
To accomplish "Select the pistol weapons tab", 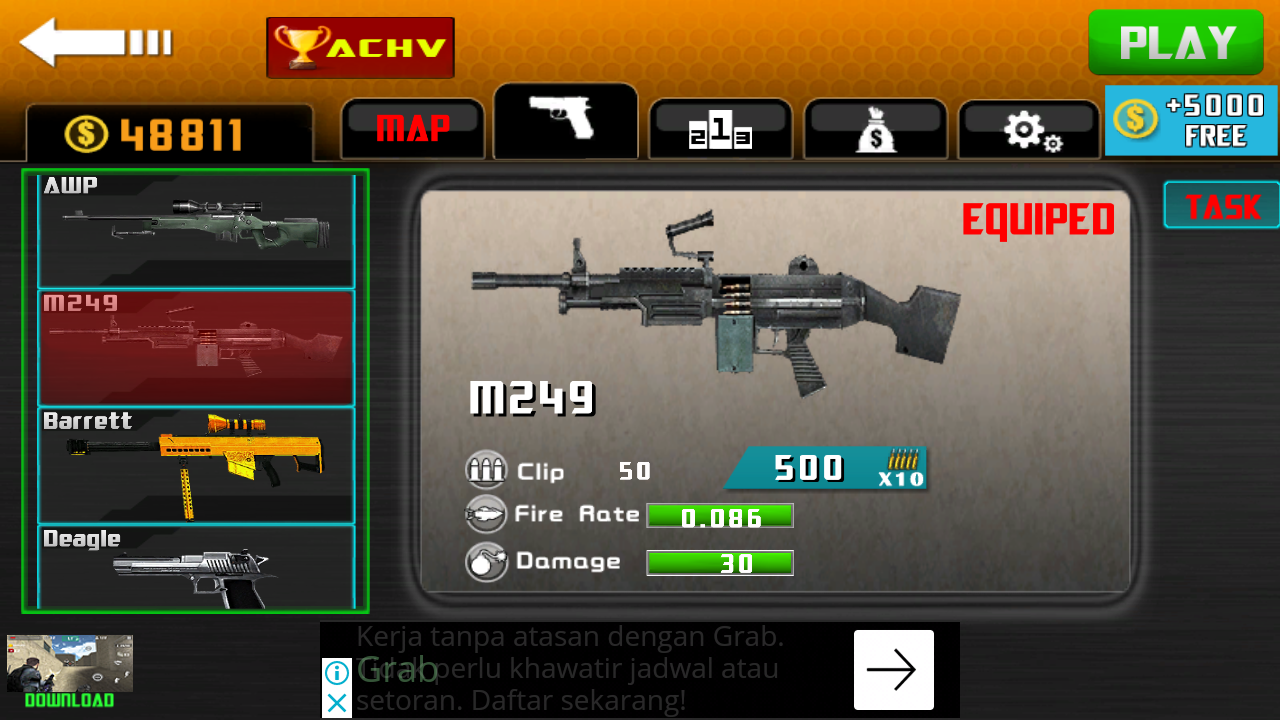I will point(565,120).
